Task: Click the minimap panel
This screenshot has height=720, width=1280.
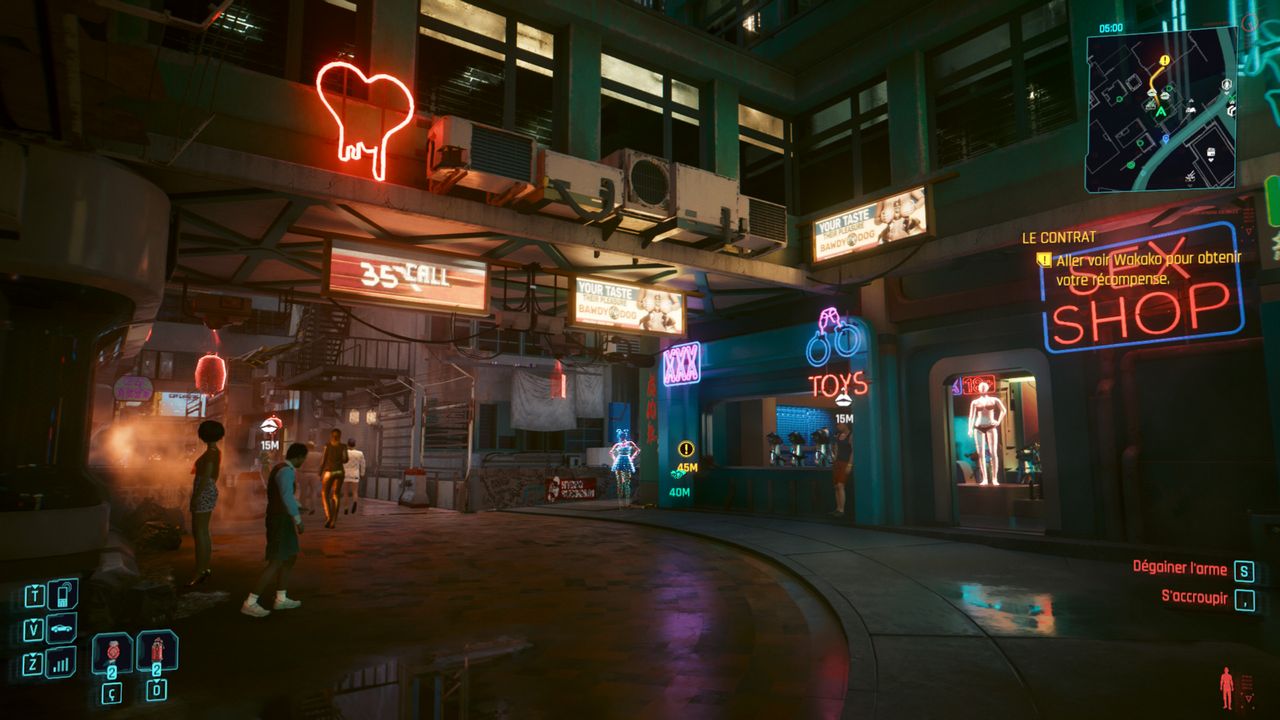Action: 1160,108
